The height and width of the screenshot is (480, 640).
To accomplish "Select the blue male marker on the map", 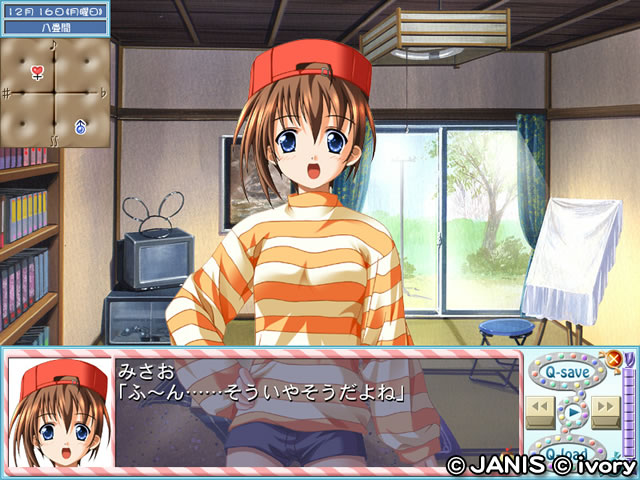I will 80,127.
